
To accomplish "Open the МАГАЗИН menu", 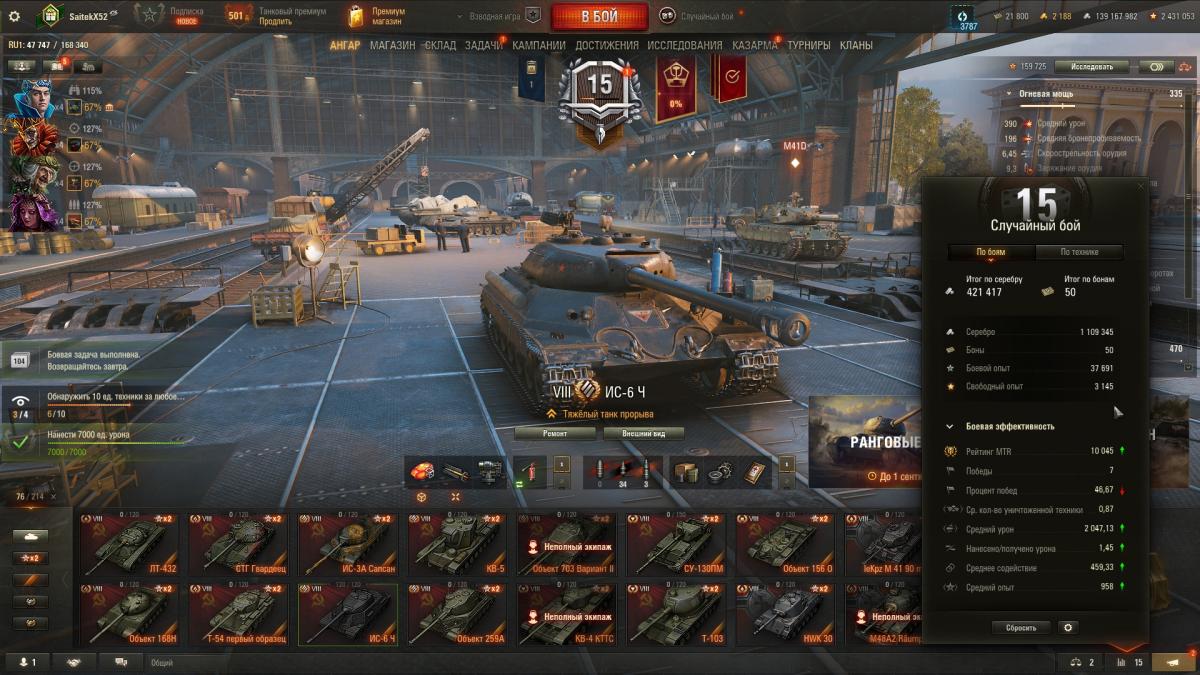I will (x=392, y=45).
